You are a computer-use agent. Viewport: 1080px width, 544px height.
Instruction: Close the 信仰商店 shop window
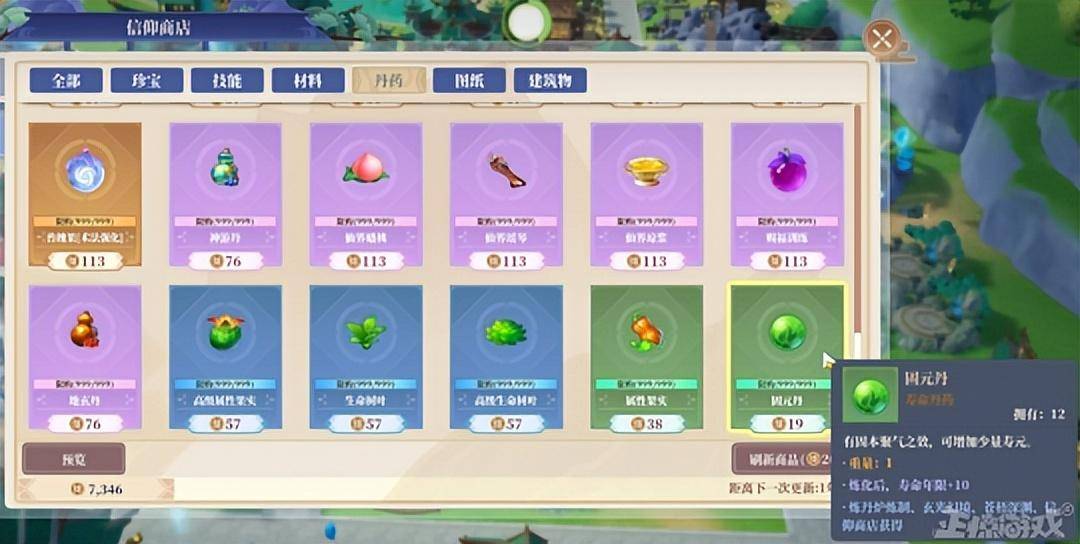coord(881,40)
